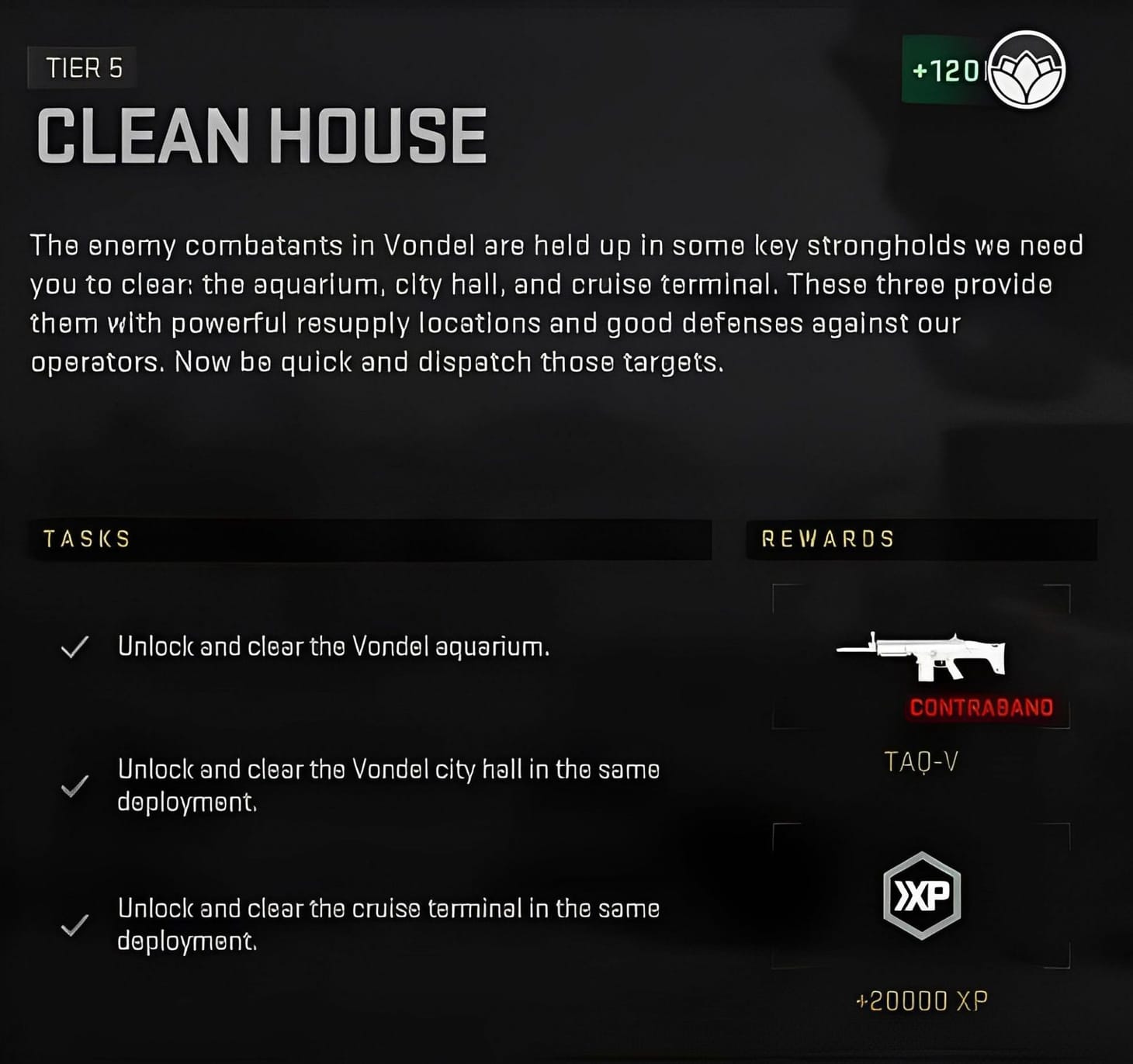This screenshot has width=1133, height=1064.
Task: Click the +20000 XP reward label
Action: 923,1000
